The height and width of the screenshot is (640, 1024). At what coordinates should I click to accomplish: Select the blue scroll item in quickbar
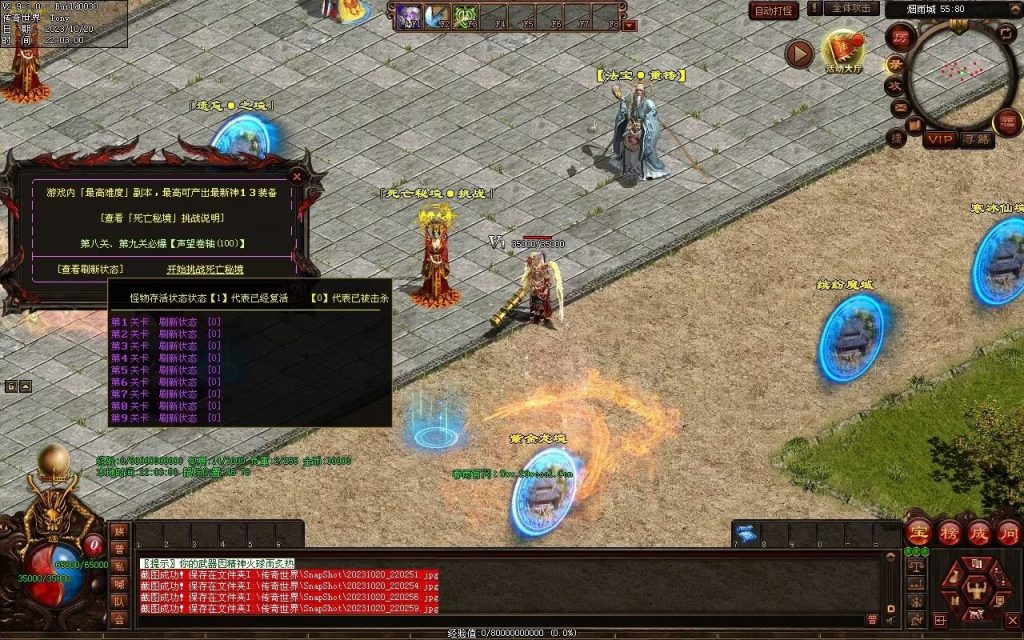coord(747,534)
